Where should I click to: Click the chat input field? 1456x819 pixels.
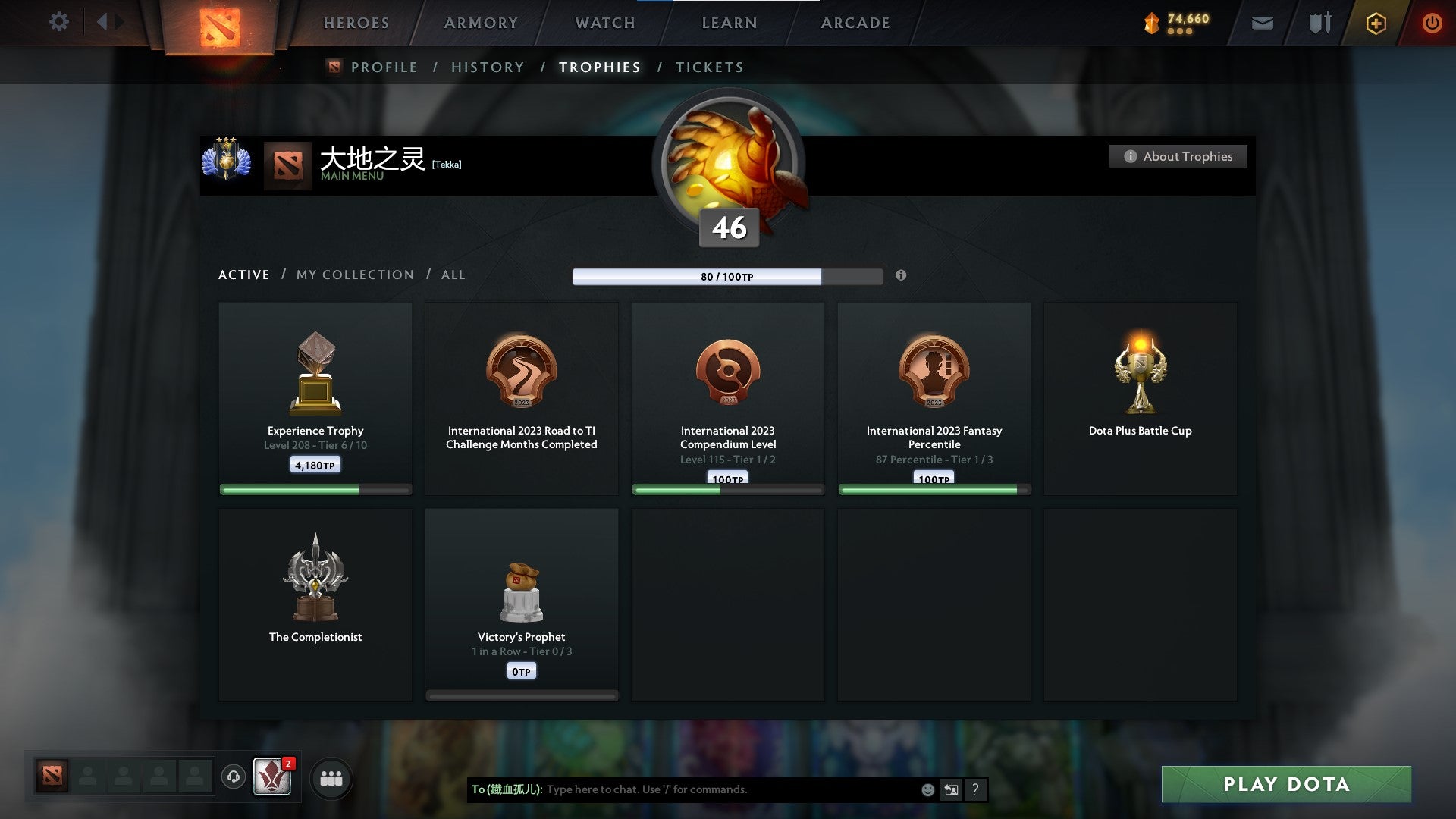click(x=720, y=789)
